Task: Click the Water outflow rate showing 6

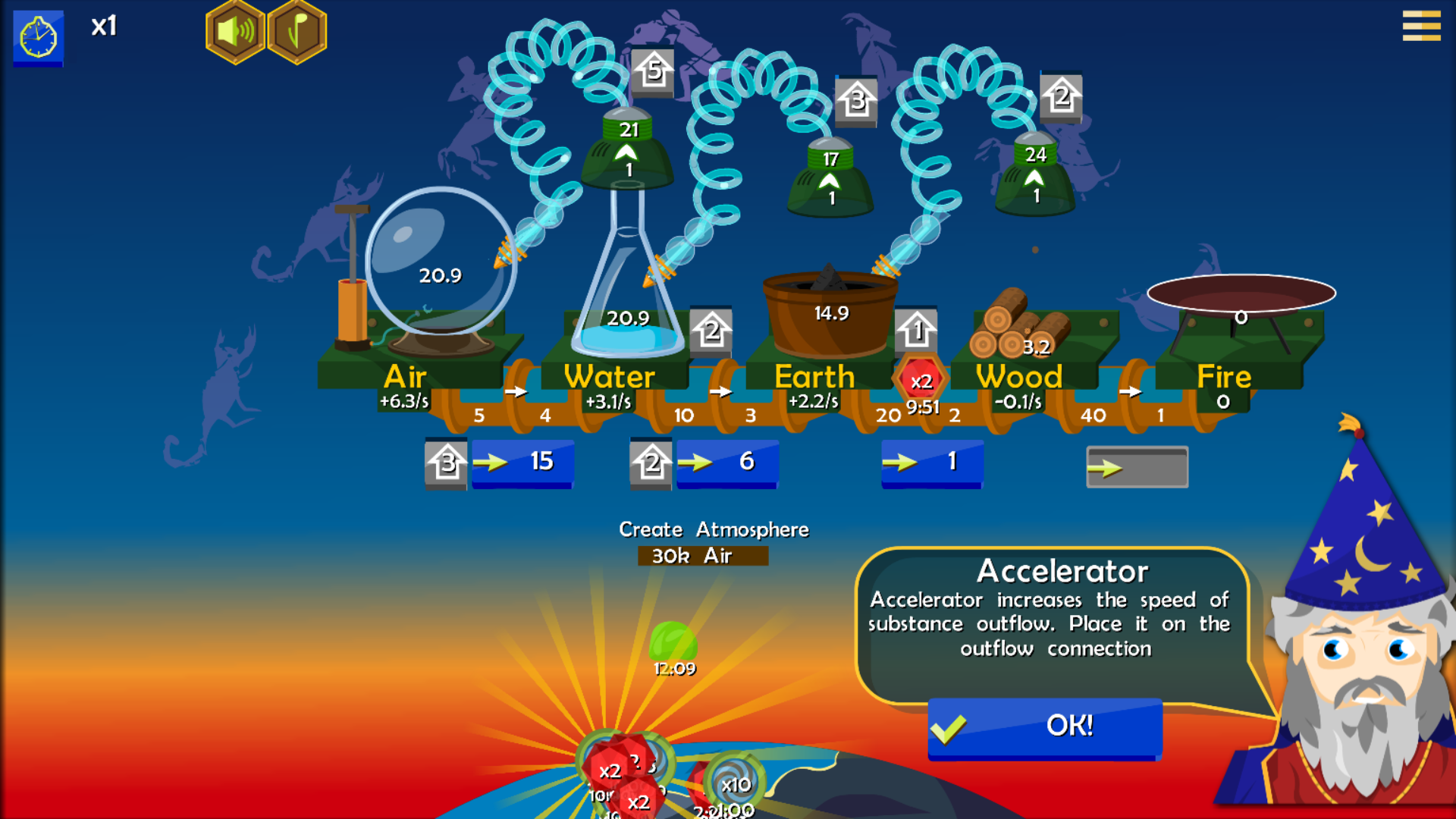Action: click(728, 461)
